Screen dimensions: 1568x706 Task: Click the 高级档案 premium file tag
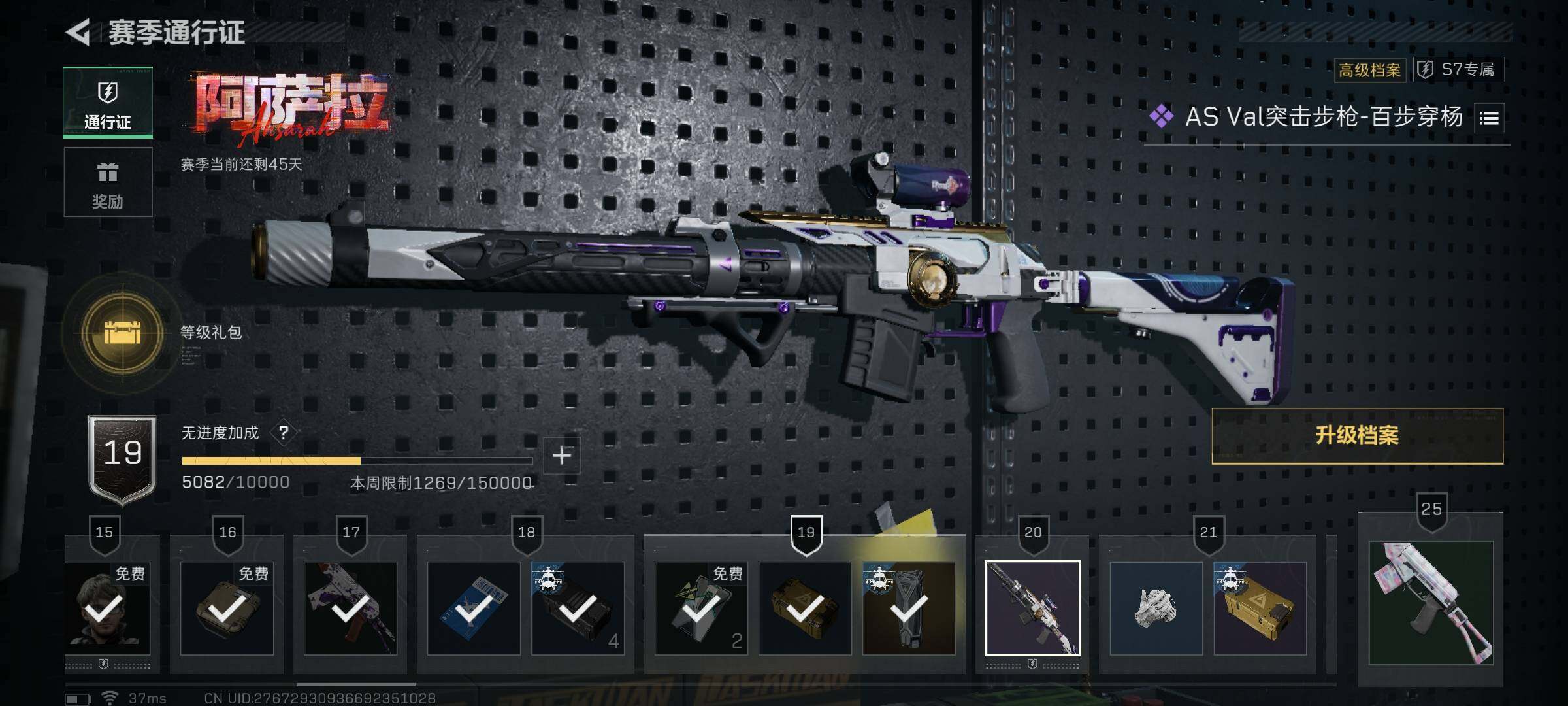(x=1369, y=70)
